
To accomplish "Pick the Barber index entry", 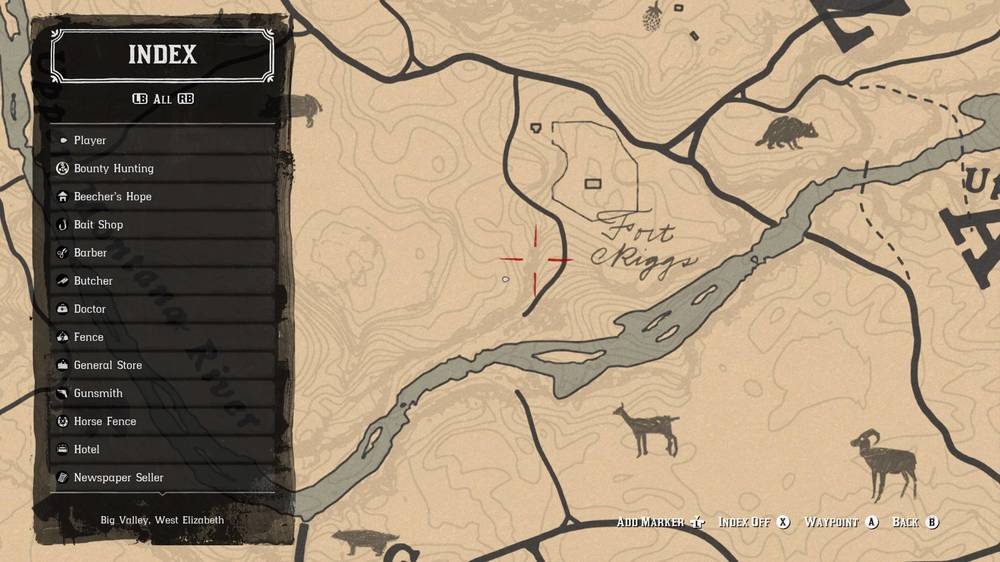I will click(163, 253).
